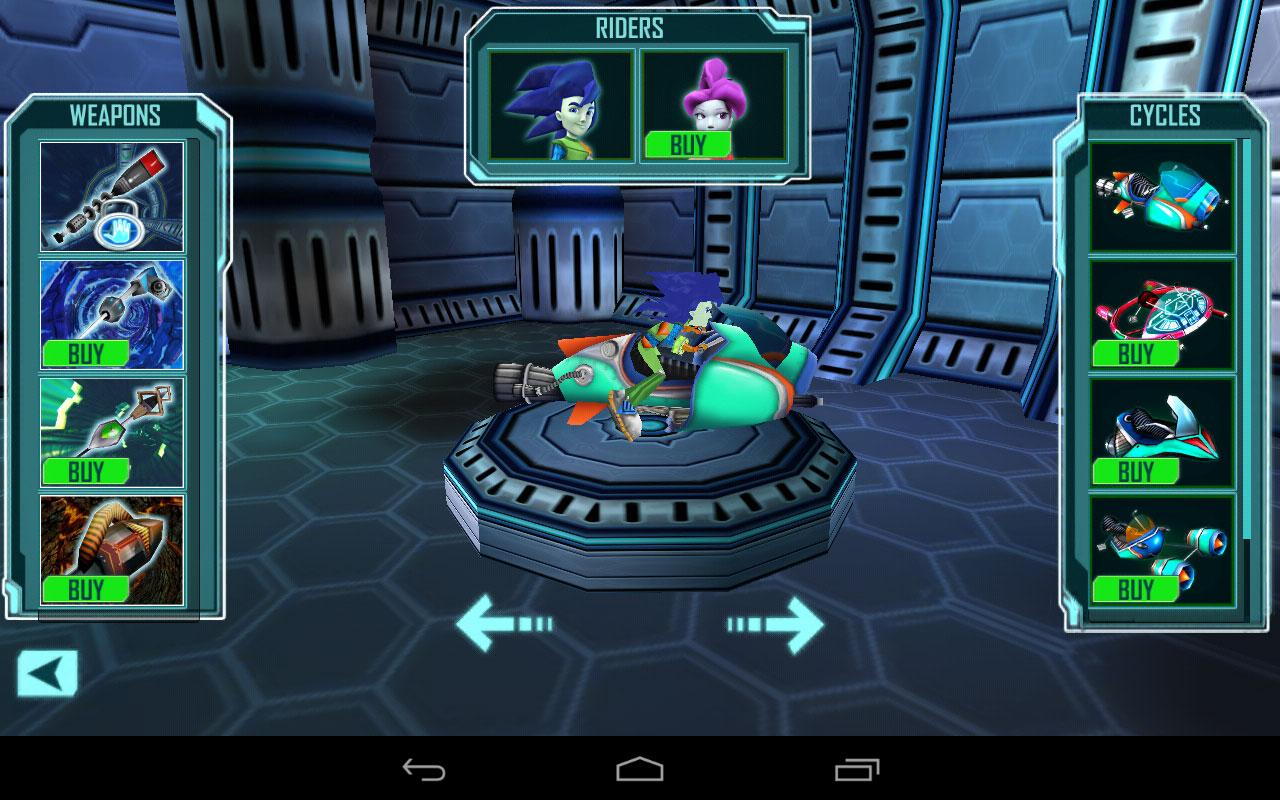Buy the coil missile weapon
This screenshot has width=1280, height=800.
[x=88, y=589]
